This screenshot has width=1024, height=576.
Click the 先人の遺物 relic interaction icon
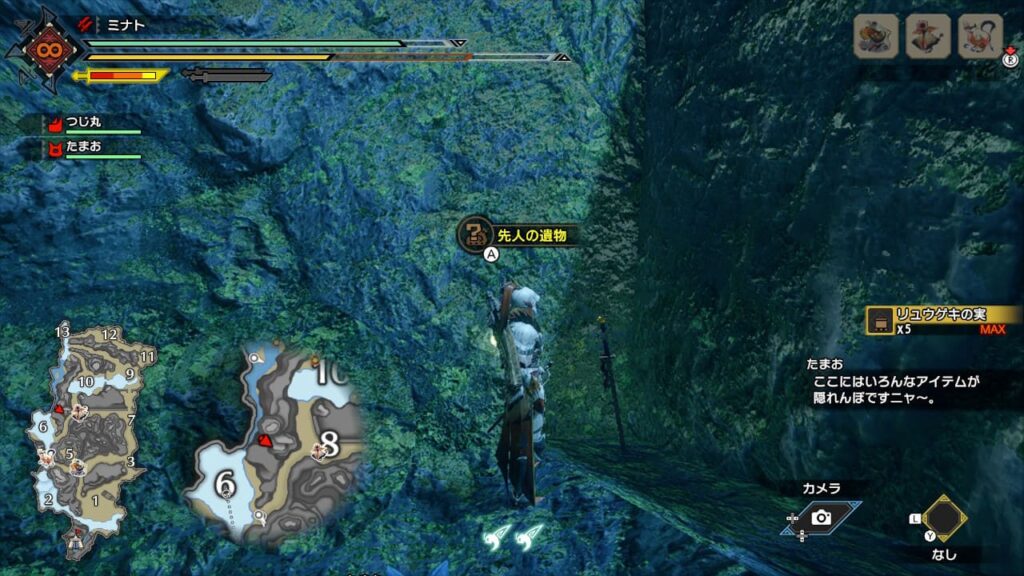tap(473, 235)
